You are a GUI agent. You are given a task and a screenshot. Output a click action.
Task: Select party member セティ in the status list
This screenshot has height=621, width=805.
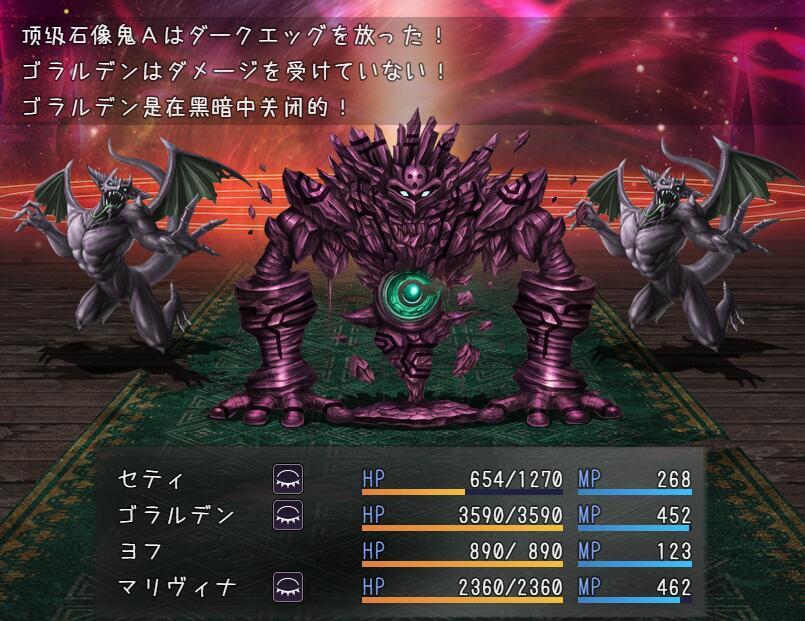point(152,480)
